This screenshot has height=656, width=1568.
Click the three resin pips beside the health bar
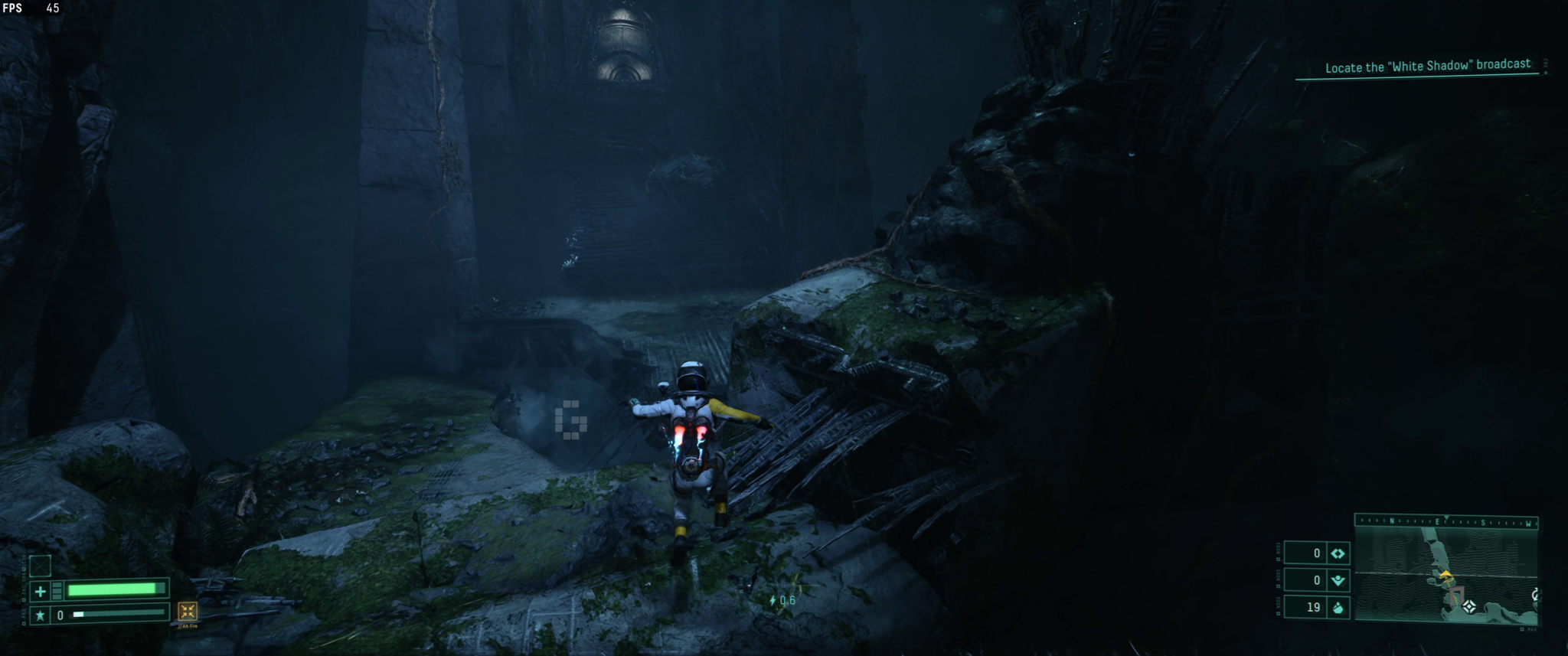(57, 590)
